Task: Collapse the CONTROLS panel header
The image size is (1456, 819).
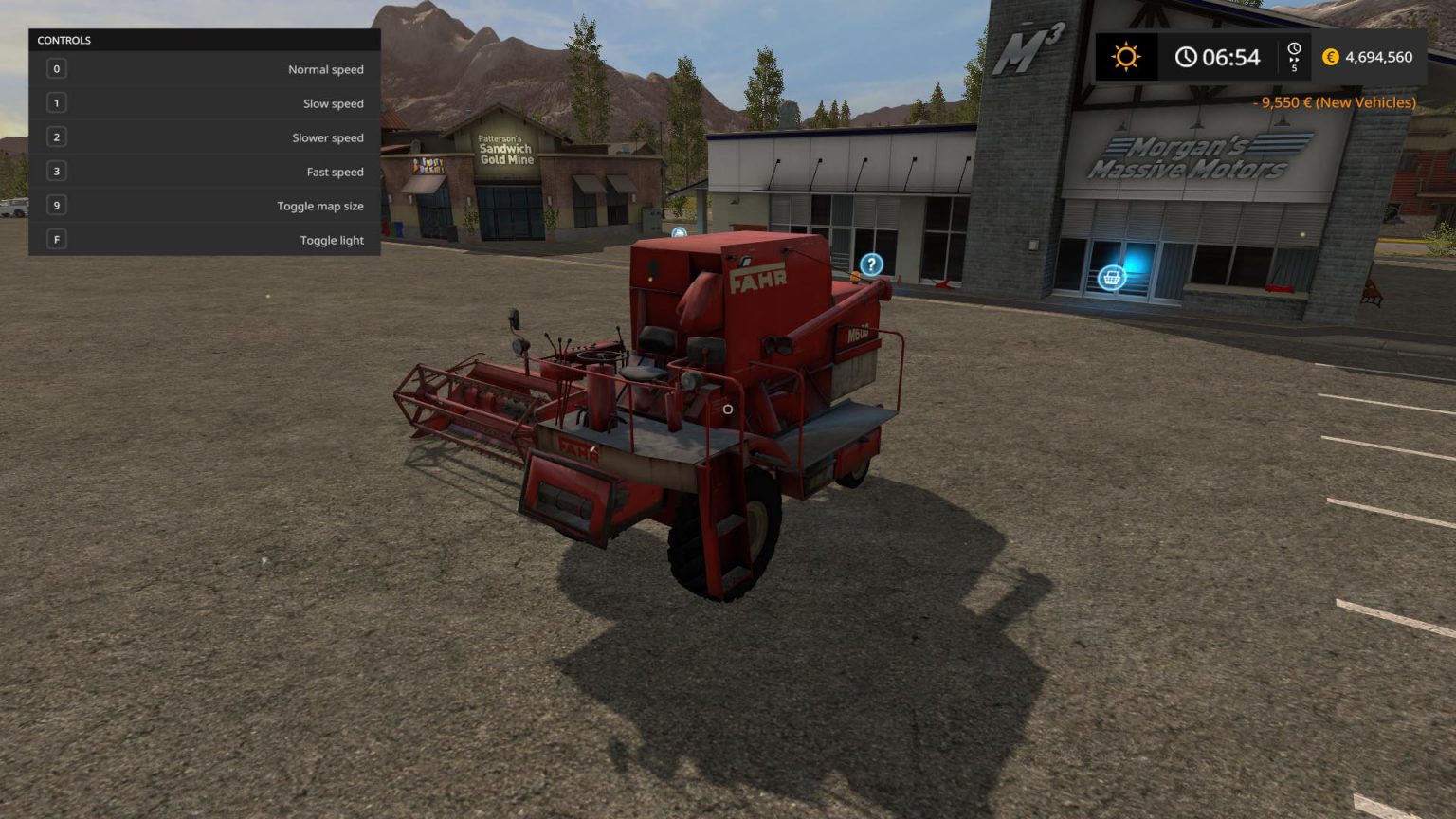Action: [x=204, y=40]
